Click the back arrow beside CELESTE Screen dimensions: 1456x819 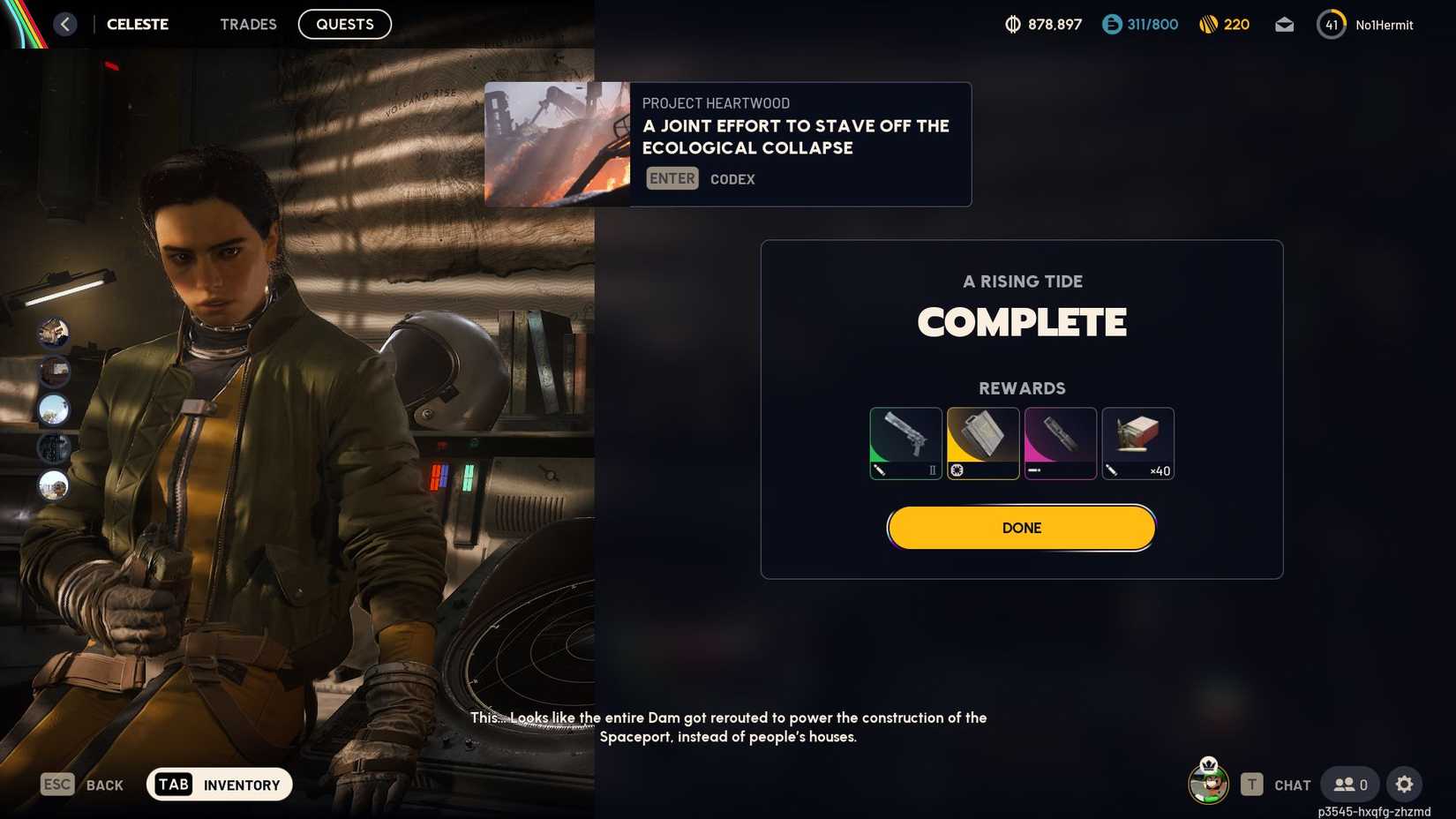pyautogui.click(x=64, y=24)
